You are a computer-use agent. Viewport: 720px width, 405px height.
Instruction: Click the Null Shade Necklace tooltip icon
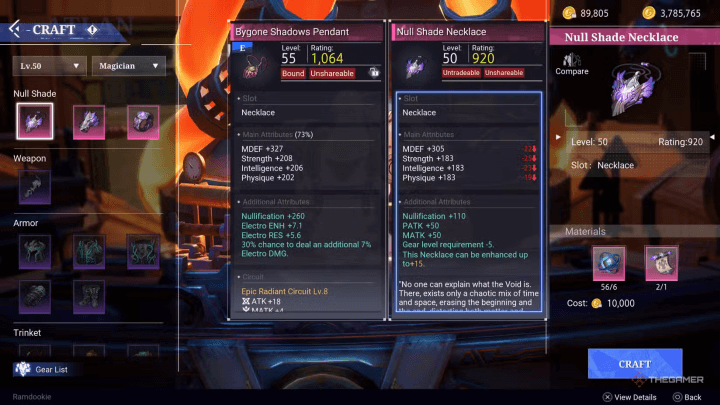413,67
